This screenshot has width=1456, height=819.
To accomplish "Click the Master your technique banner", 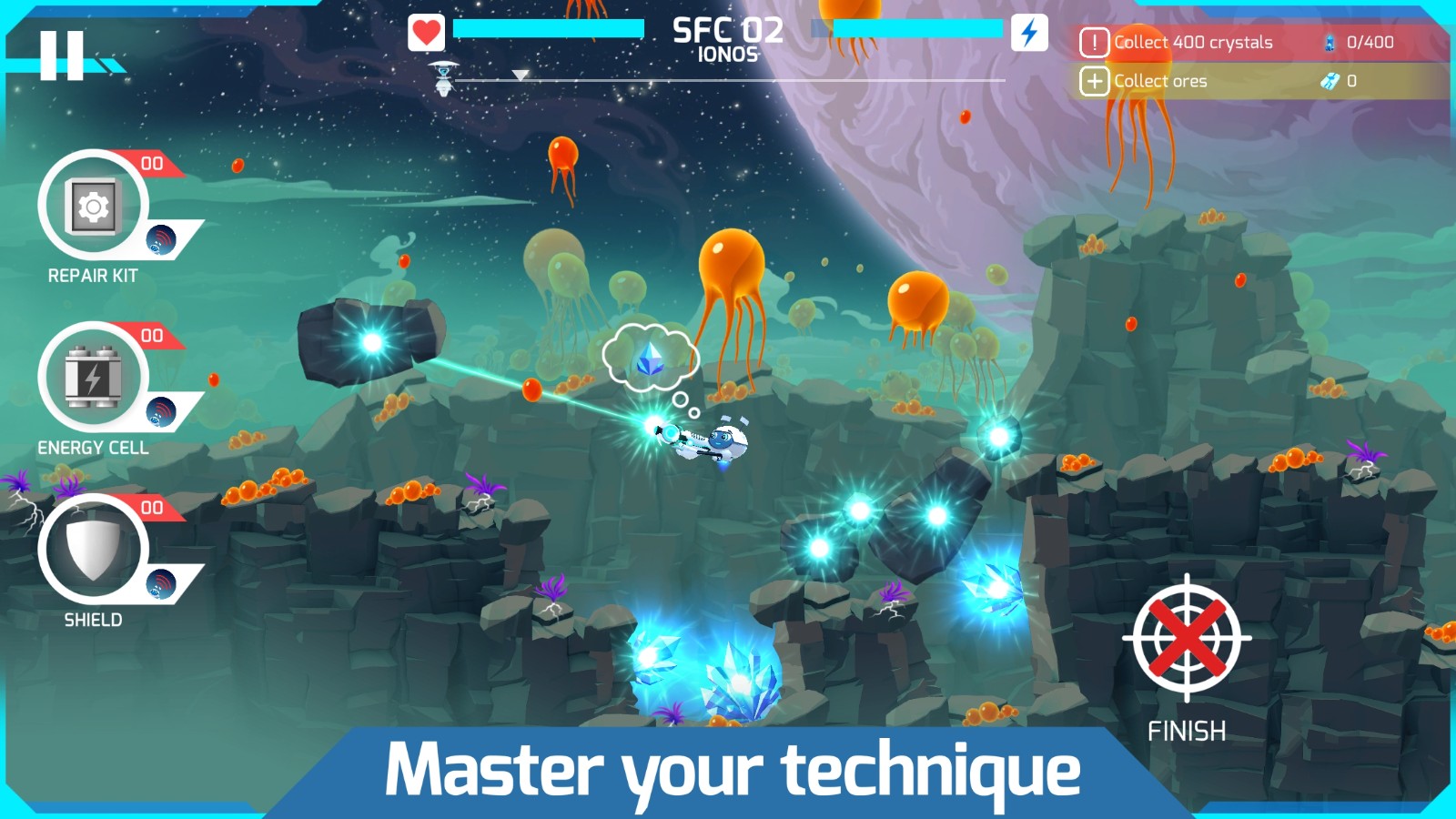I will 728,771.
